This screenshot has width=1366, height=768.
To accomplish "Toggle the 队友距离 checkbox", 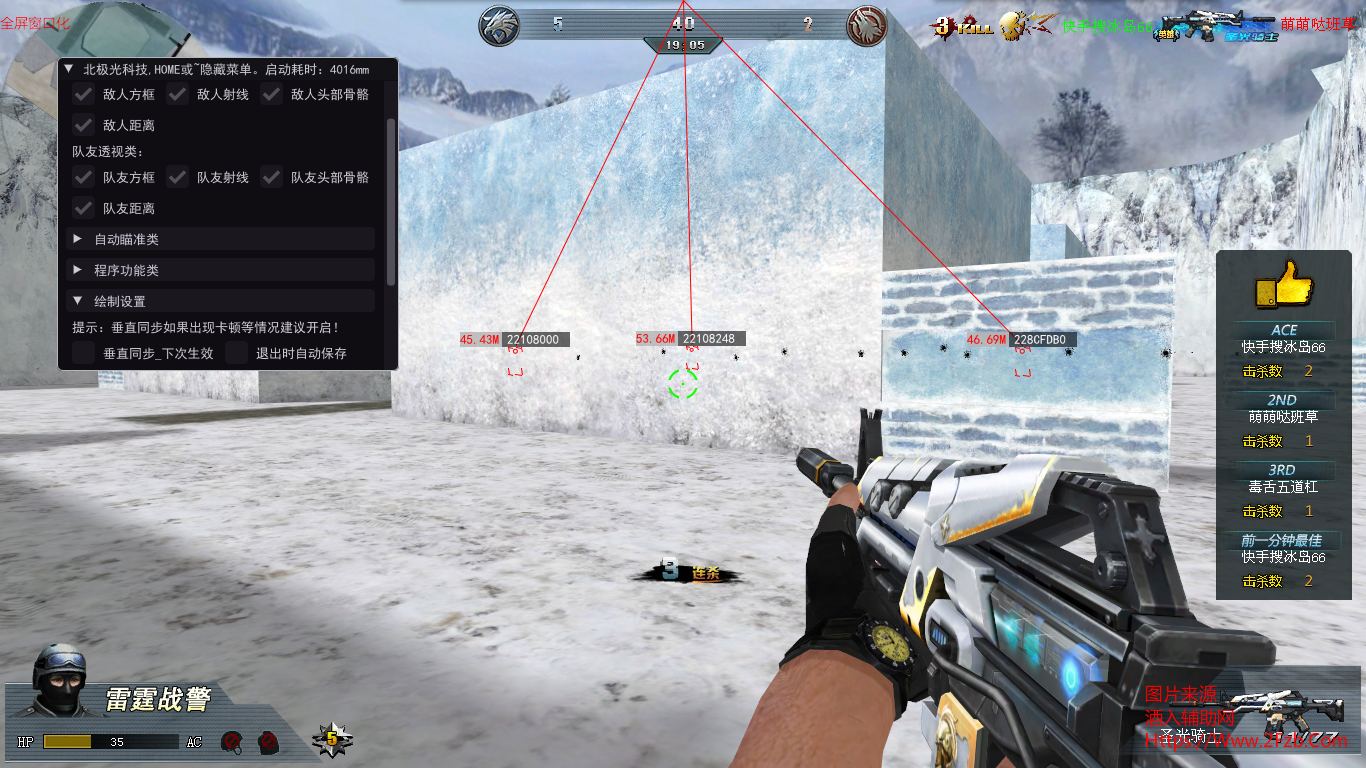I will click(84, 209).
